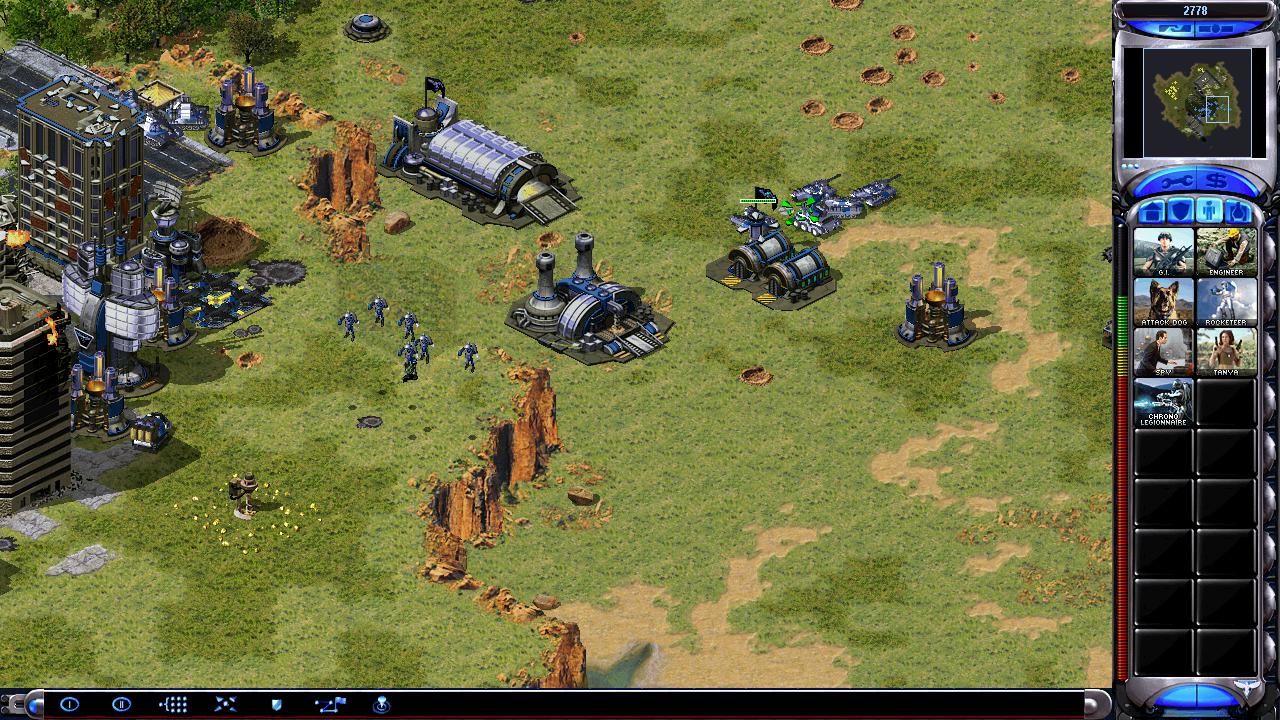Switch to the infantry build tab
Viewport: 1280px width, 720px height.
[1209, 211]
